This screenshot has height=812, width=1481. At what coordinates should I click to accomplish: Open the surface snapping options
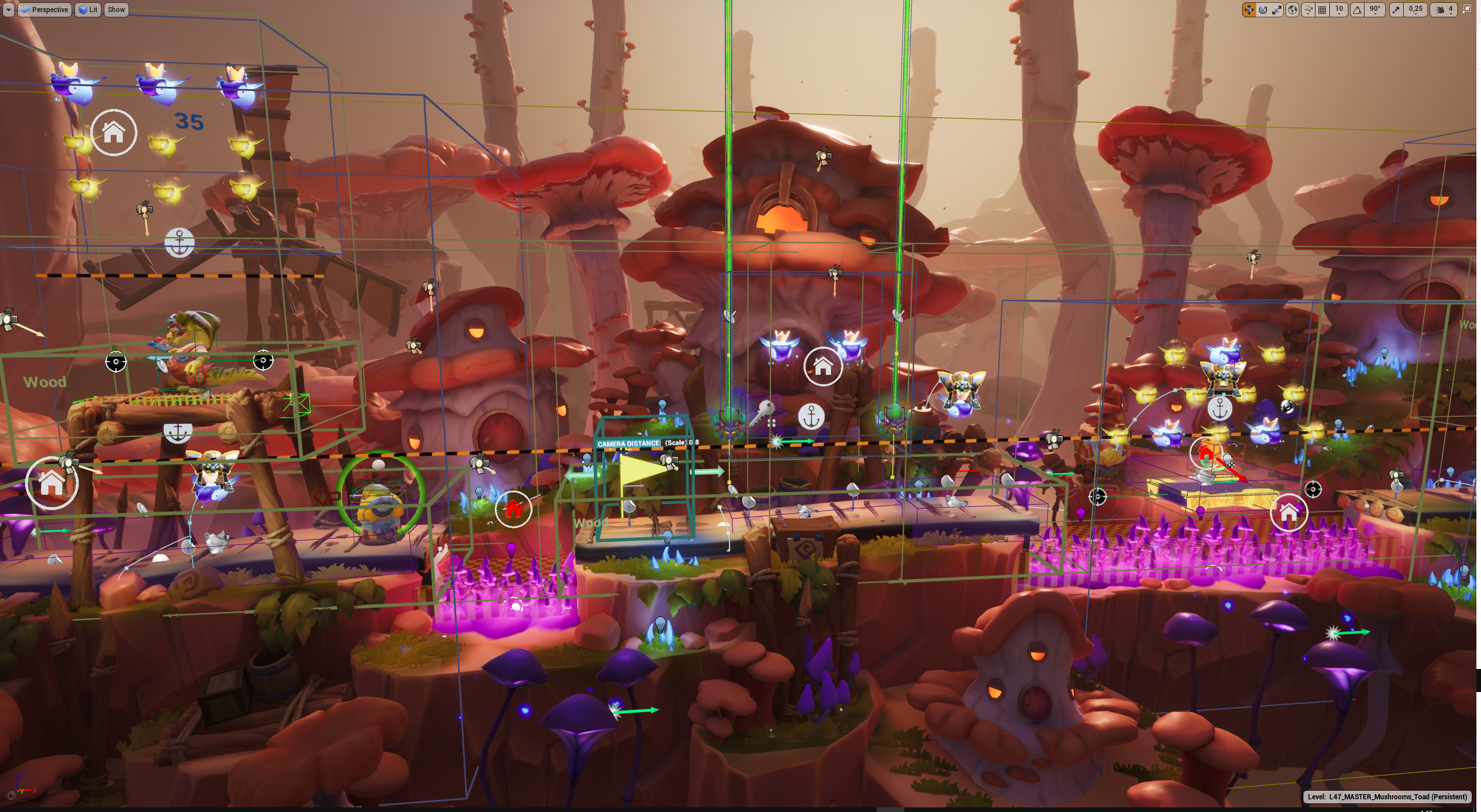[1307, 10]
